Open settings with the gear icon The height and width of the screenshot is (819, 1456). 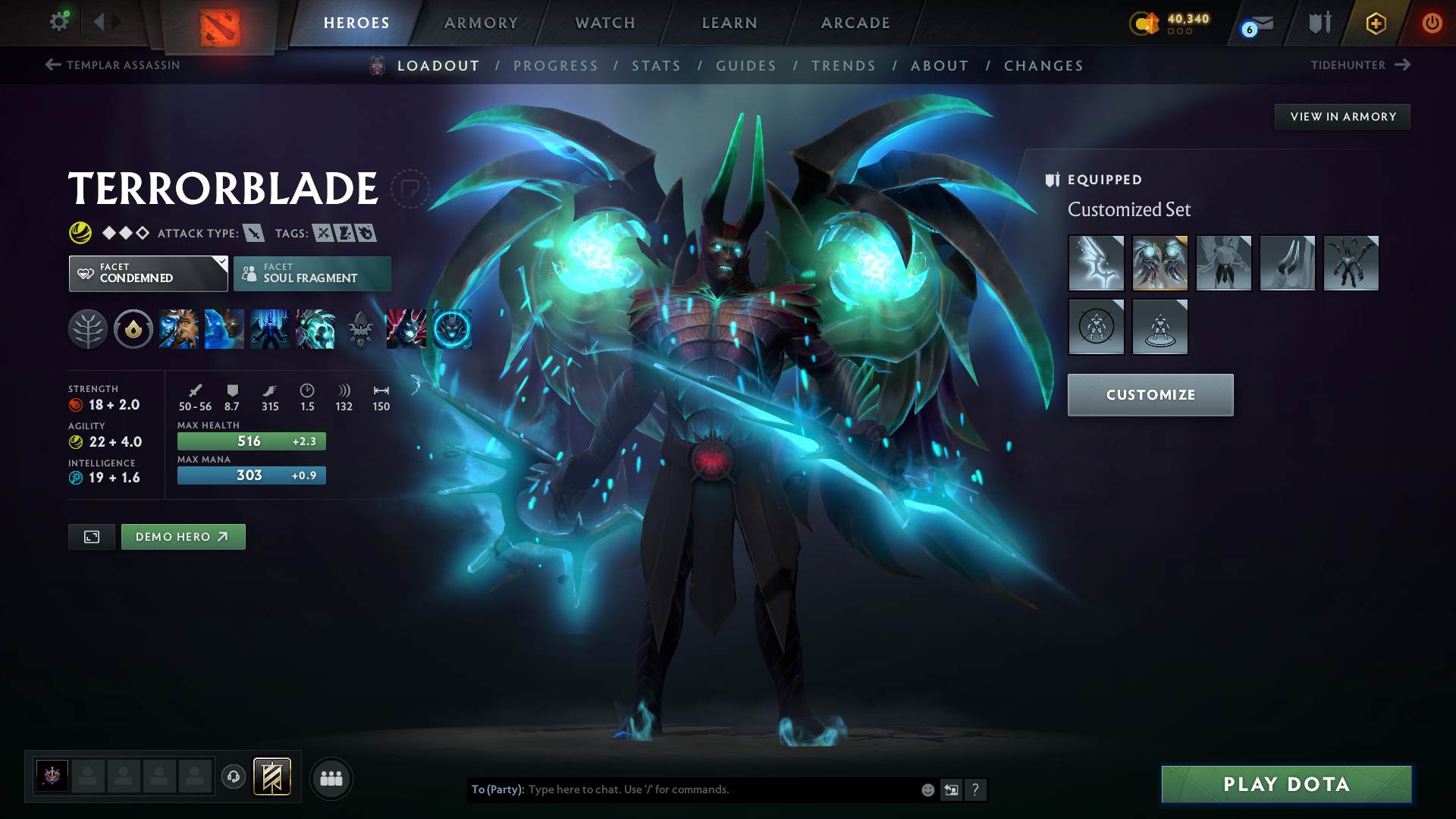tap(58, 21)
